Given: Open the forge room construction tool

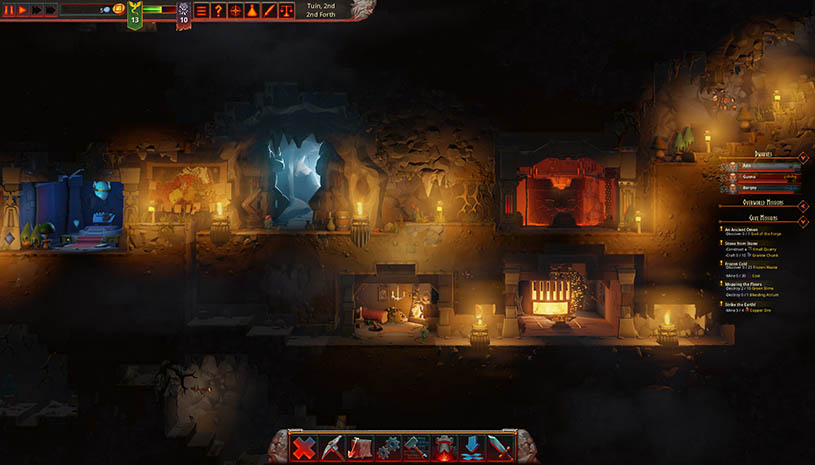Looking at the screenshot, I should coord(444,447).
